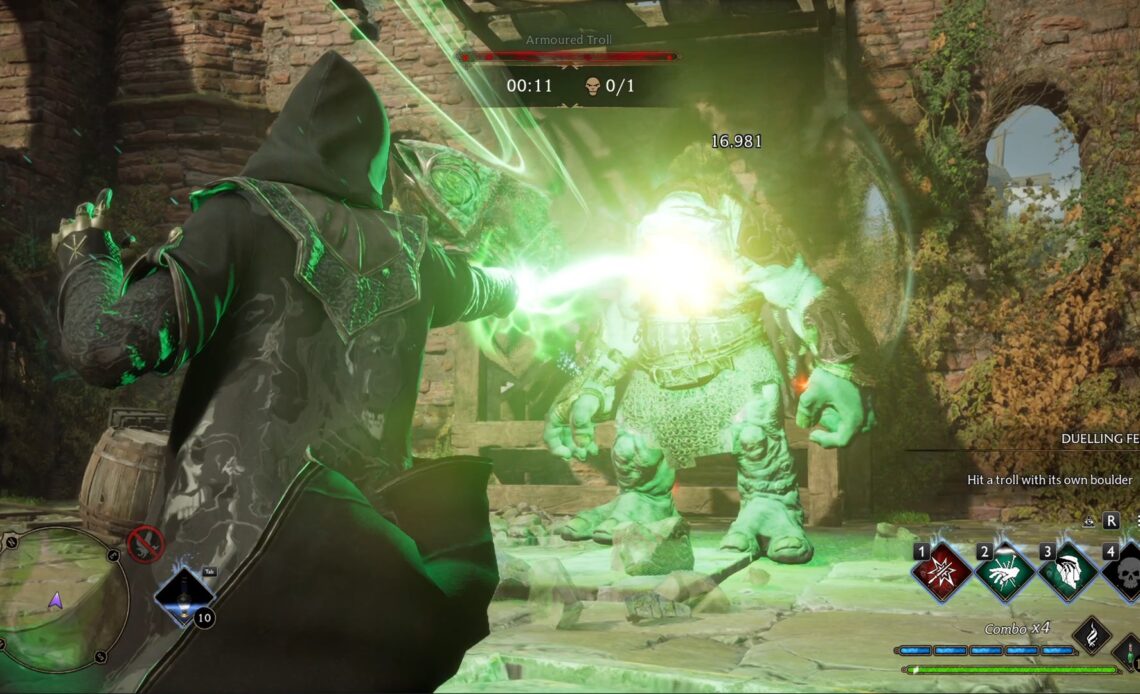Select the ancient magic flame icon

point(1091,635)
